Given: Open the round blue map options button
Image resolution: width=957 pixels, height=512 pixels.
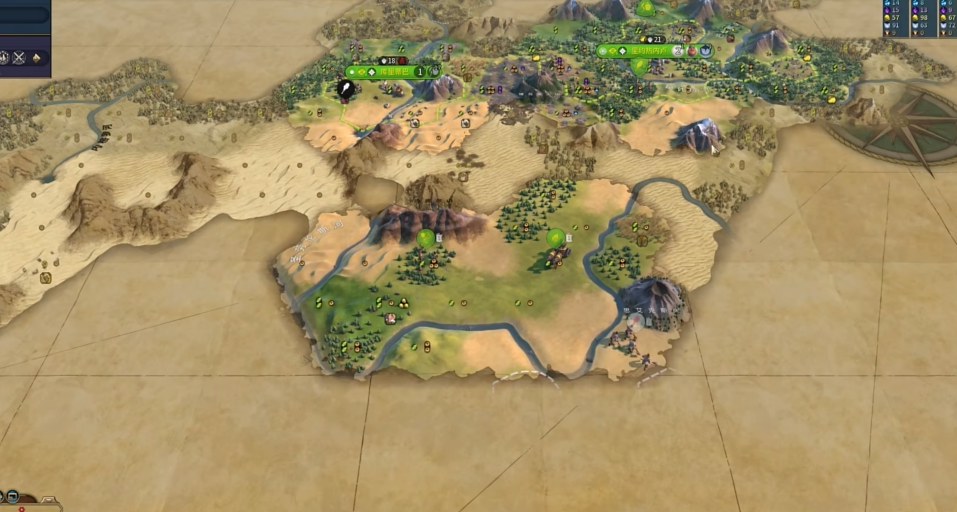Looking at the screenshot, I should pyautogui.click(x=13, y=495).
